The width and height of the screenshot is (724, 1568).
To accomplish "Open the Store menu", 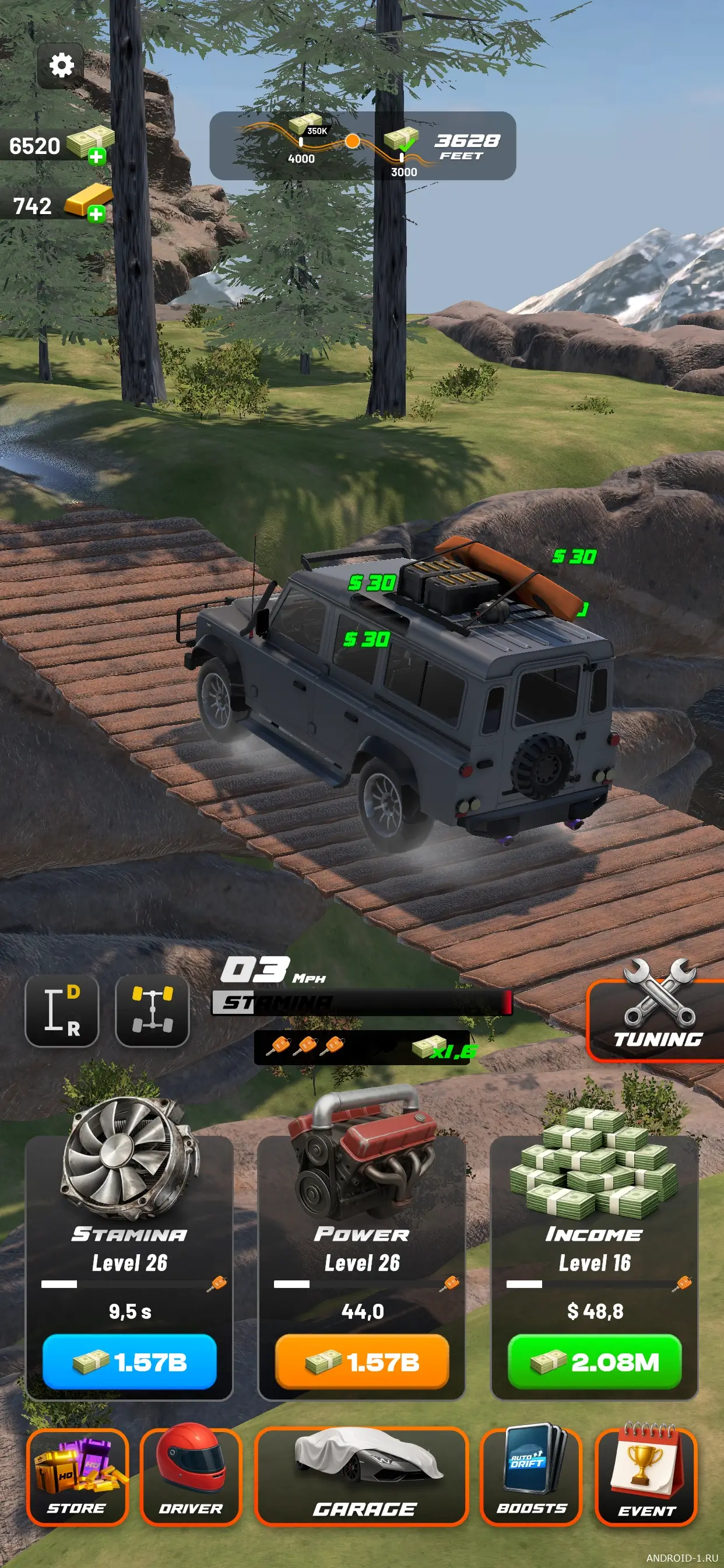I will click(78, 1475).
